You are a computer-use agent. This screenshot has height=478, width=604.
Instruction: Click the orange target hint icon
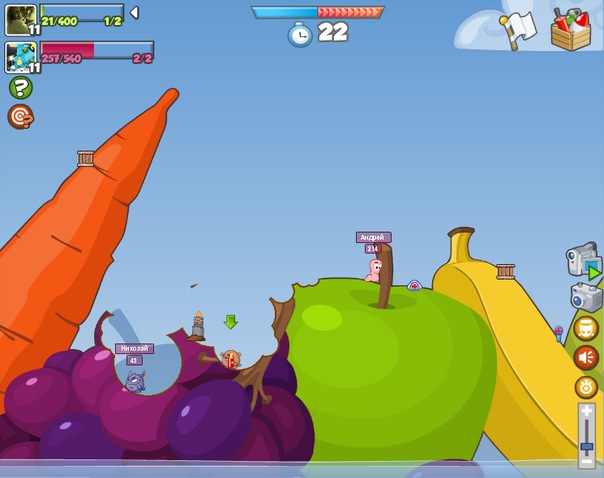point(20,117)
